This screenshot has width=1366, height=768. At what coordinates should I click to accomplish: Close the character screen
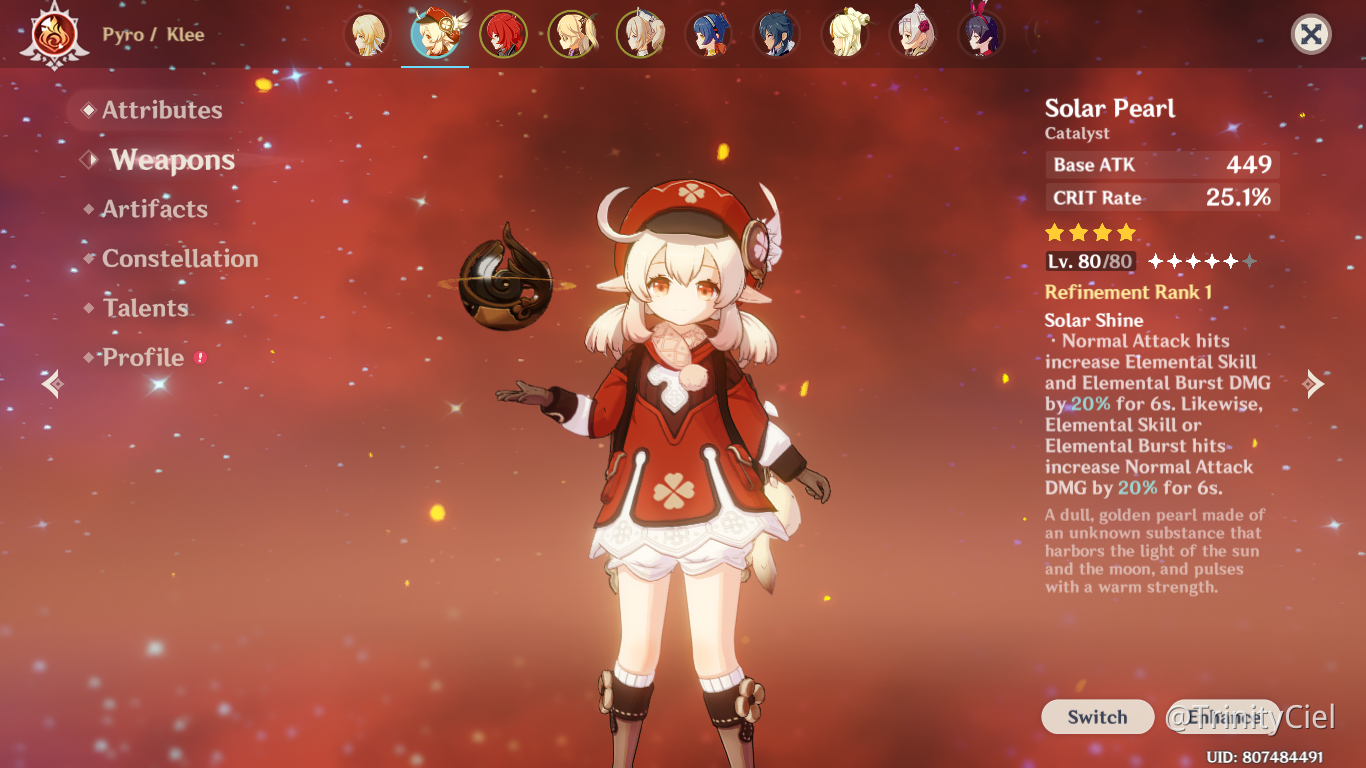coord(1311,35)
